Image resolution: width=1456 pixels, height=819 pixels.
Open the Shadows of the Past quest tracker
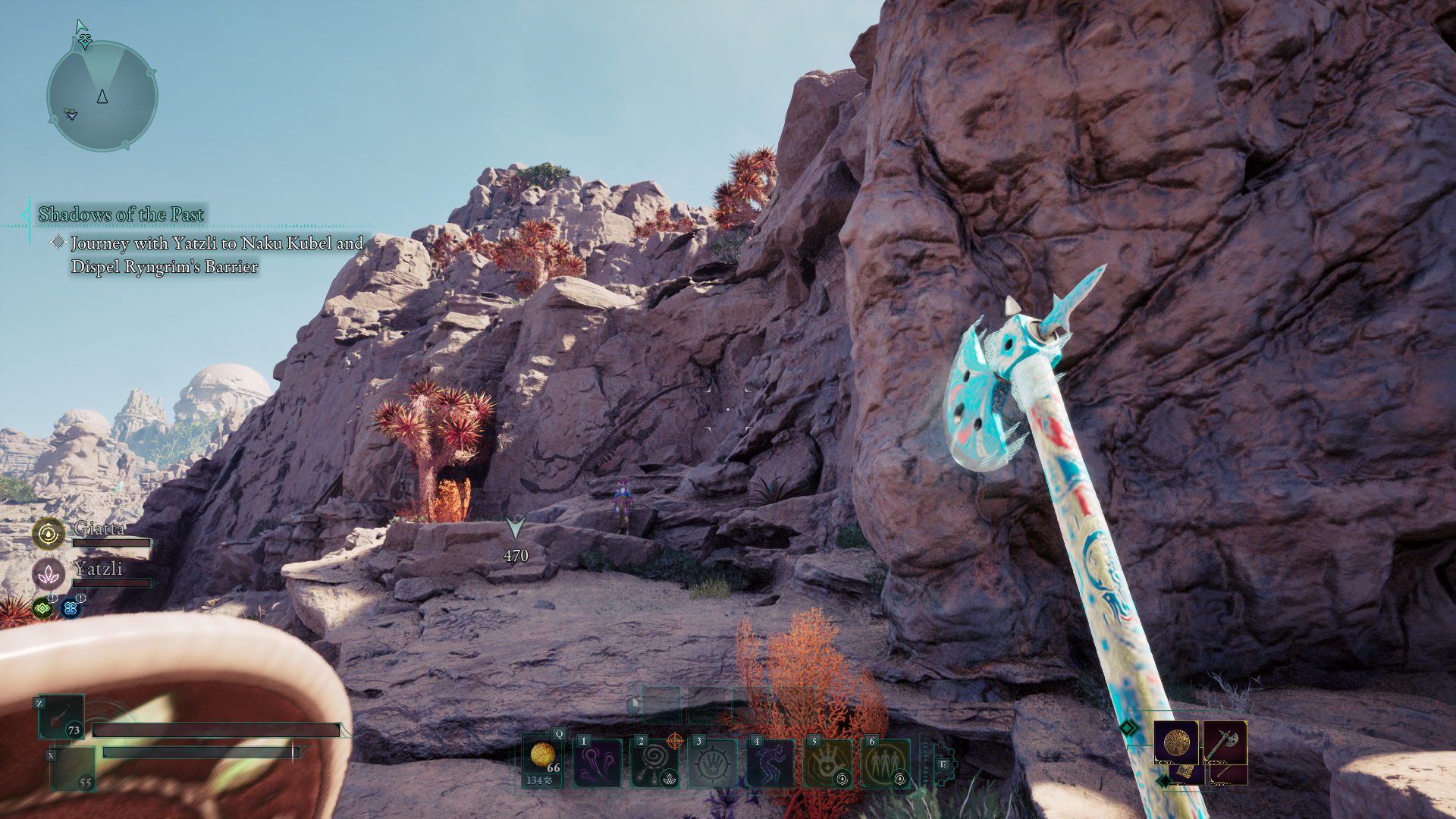(121, 215)
